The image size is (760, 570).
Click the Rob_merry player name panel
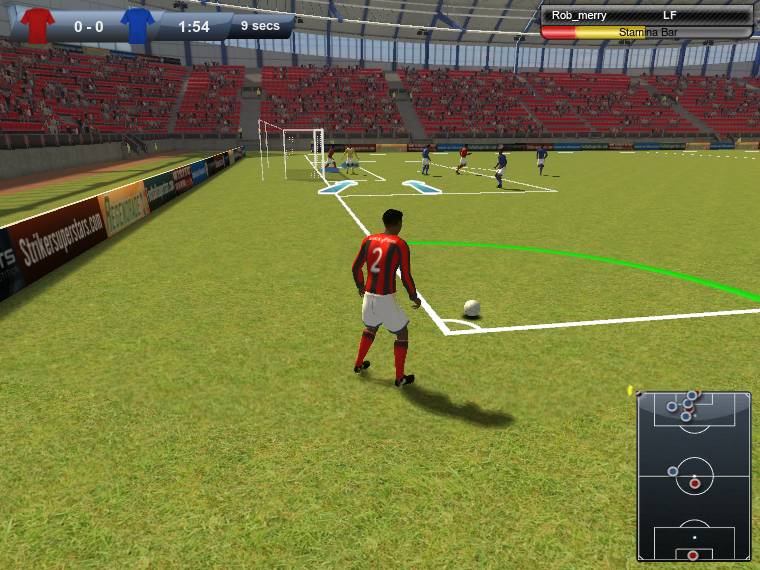click(x=646, y=15)
